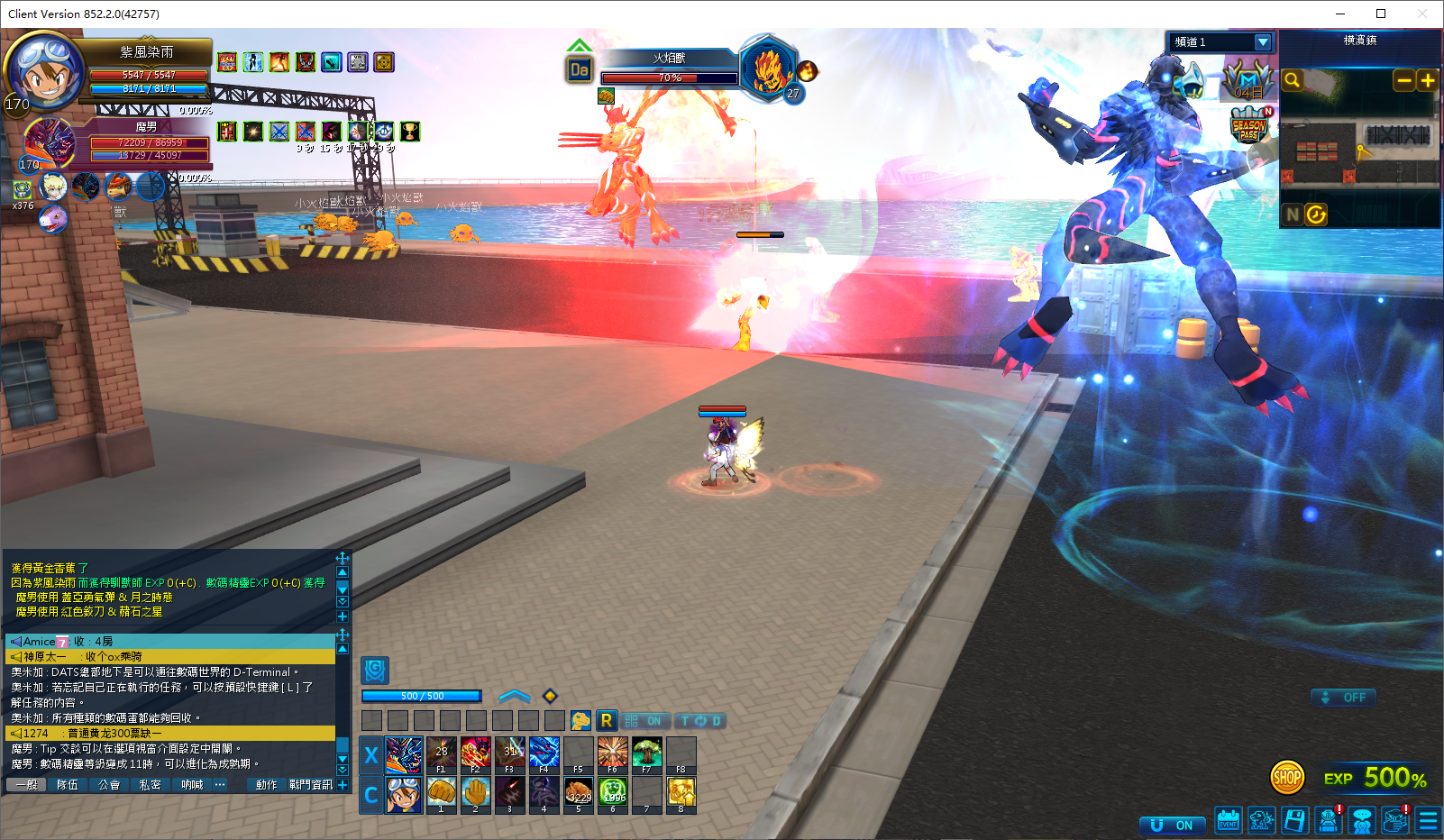
Task: Click the yellow R button above hotbar
Action: (x=607, y=721)
